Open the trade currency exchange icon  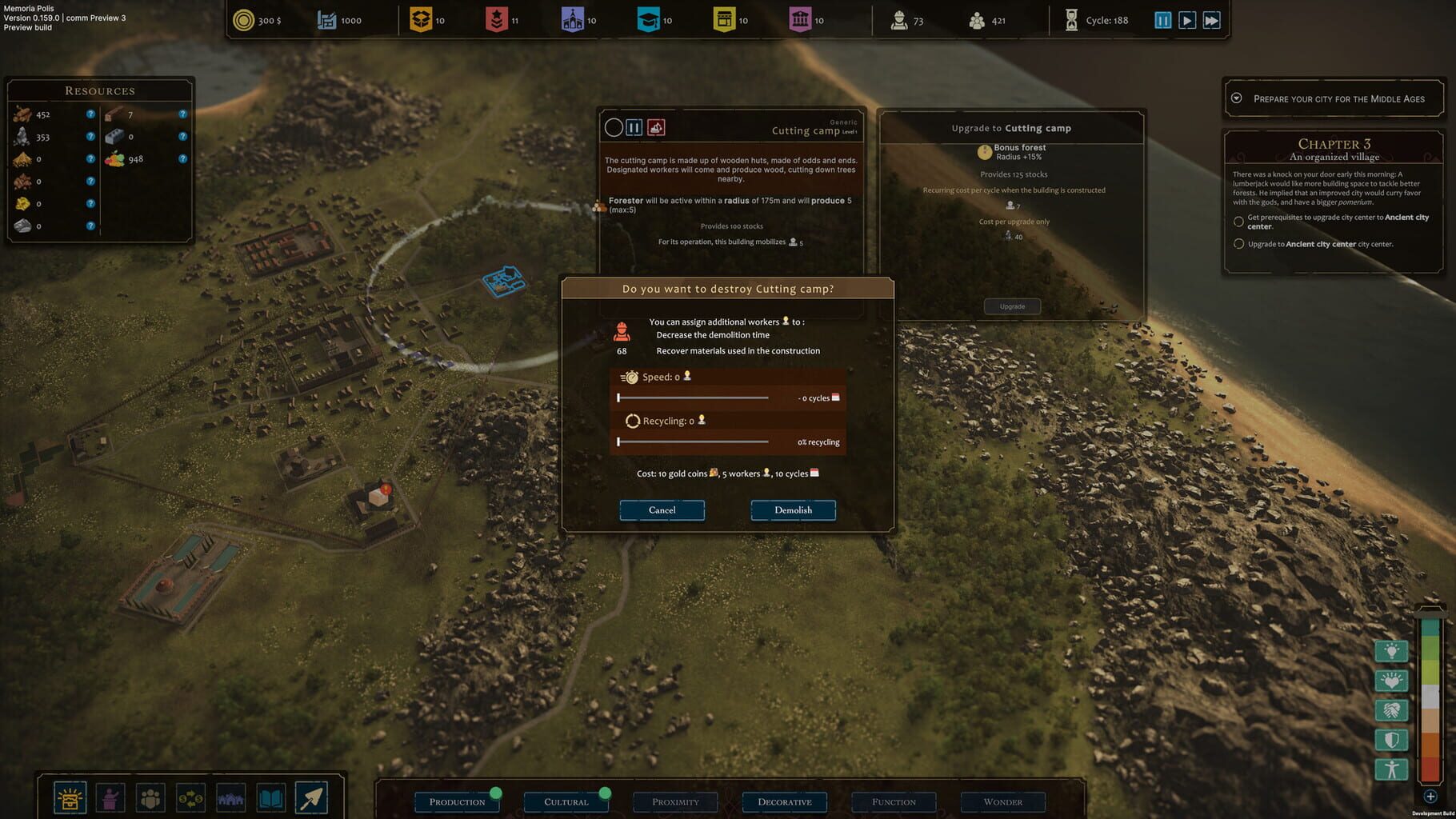click(x=189, y=797)
